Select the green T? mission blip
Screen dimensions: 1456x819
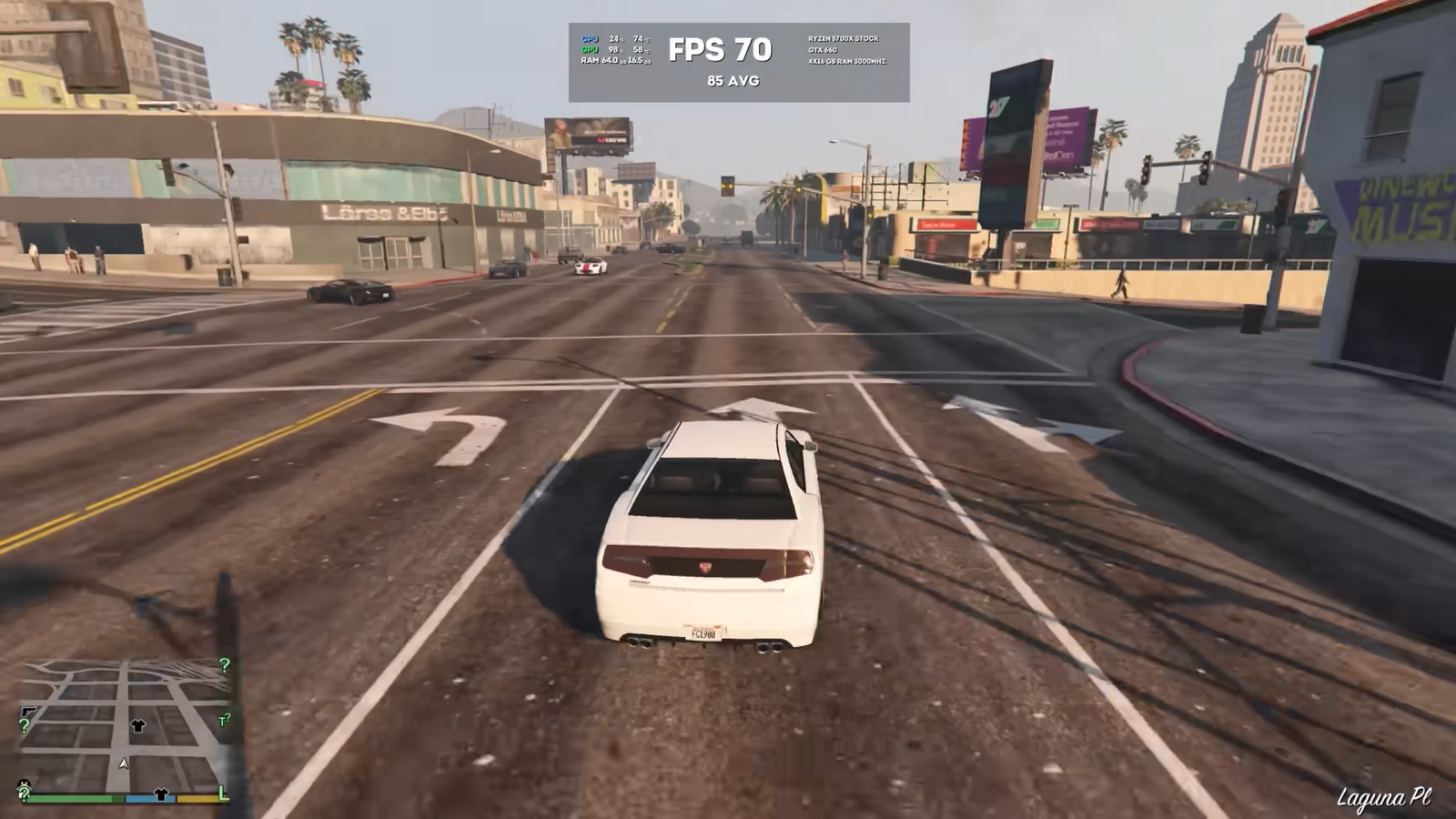(x=224, y=720)
